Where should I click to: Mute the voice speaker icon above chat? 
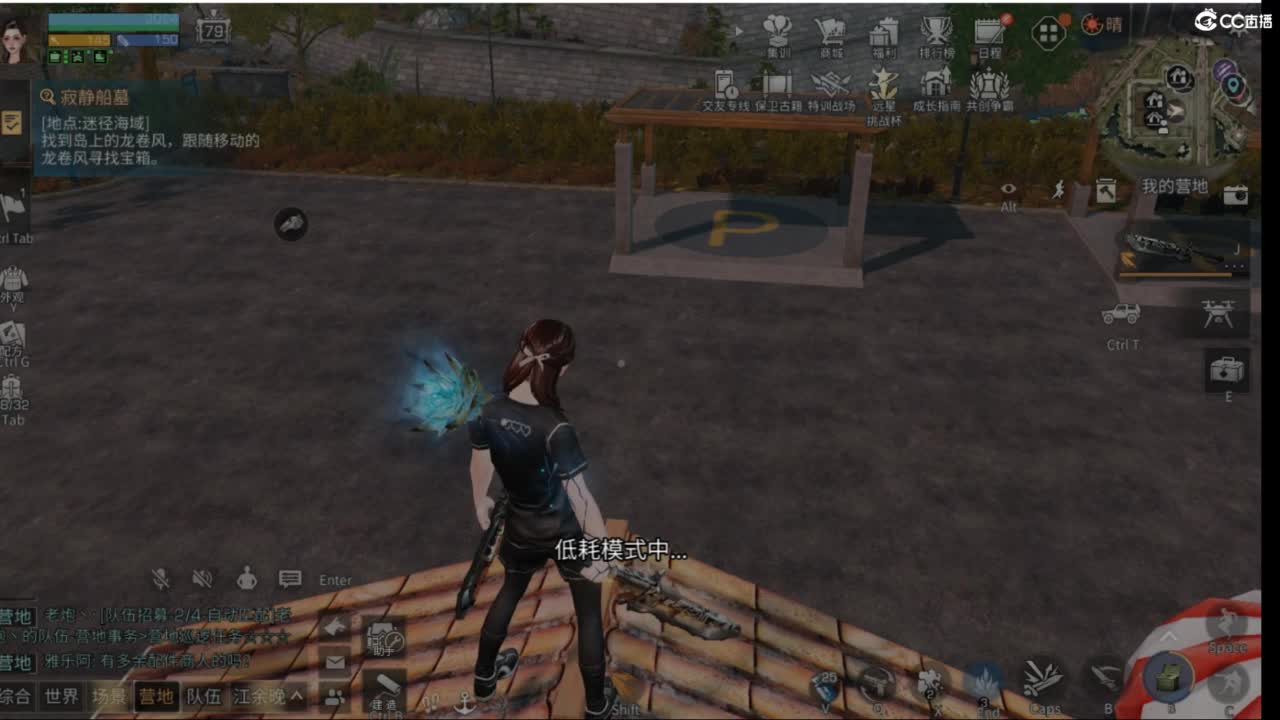point(203,579)
